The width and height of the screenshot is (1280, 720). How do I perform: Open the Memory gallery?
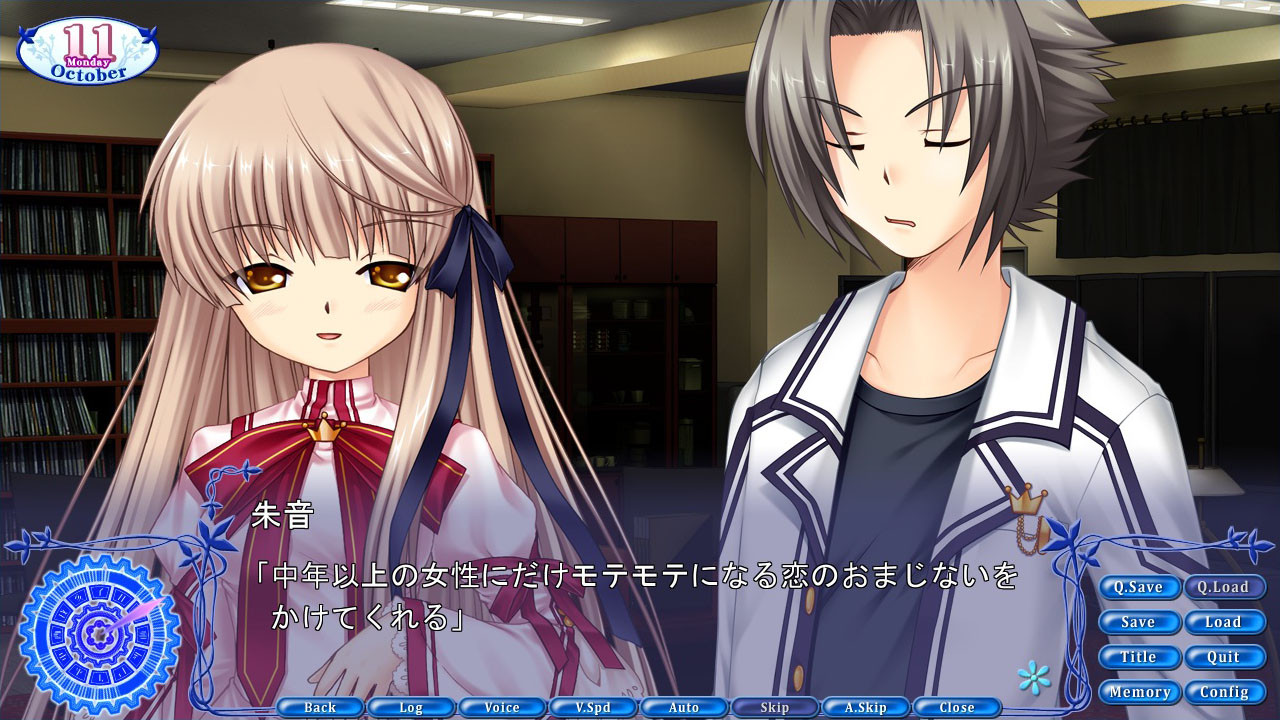tap(1139, 691)
